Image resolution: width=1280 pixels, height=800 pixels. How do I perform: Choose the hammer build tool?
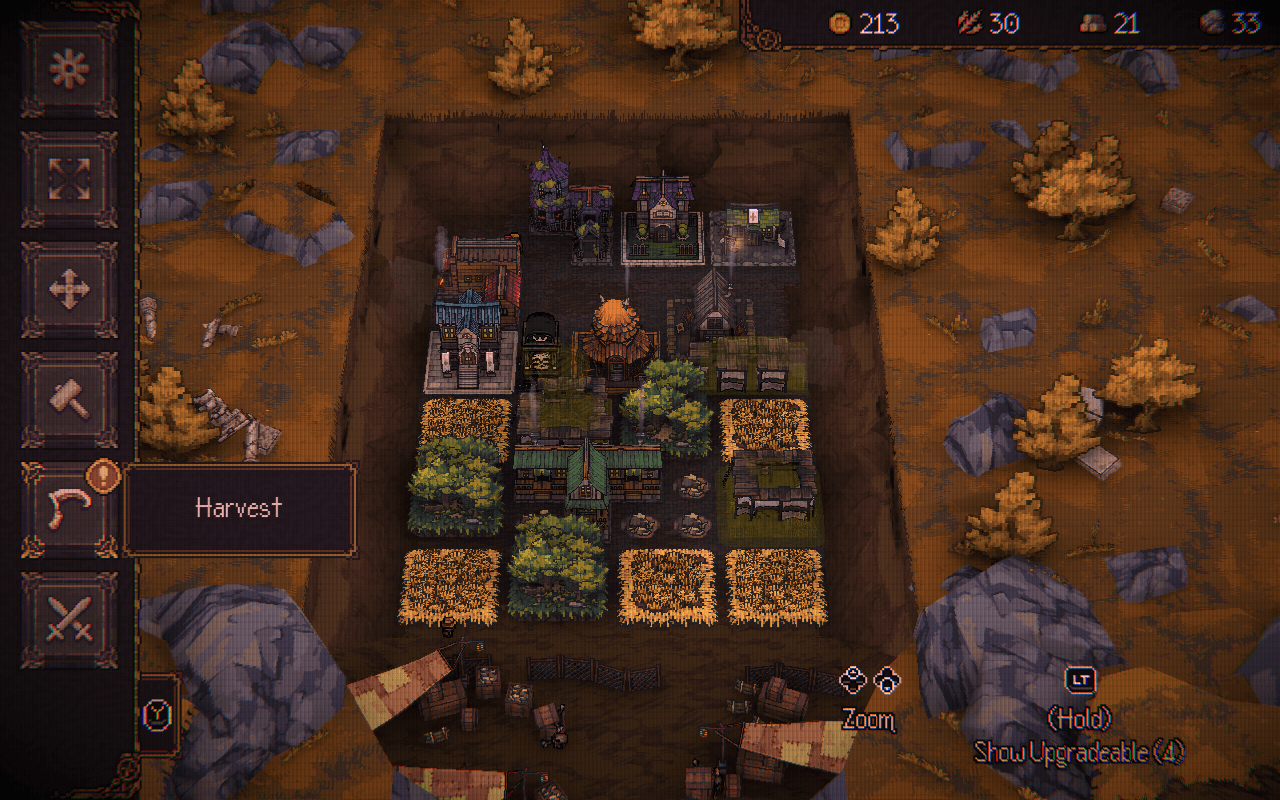coord(69,399)
